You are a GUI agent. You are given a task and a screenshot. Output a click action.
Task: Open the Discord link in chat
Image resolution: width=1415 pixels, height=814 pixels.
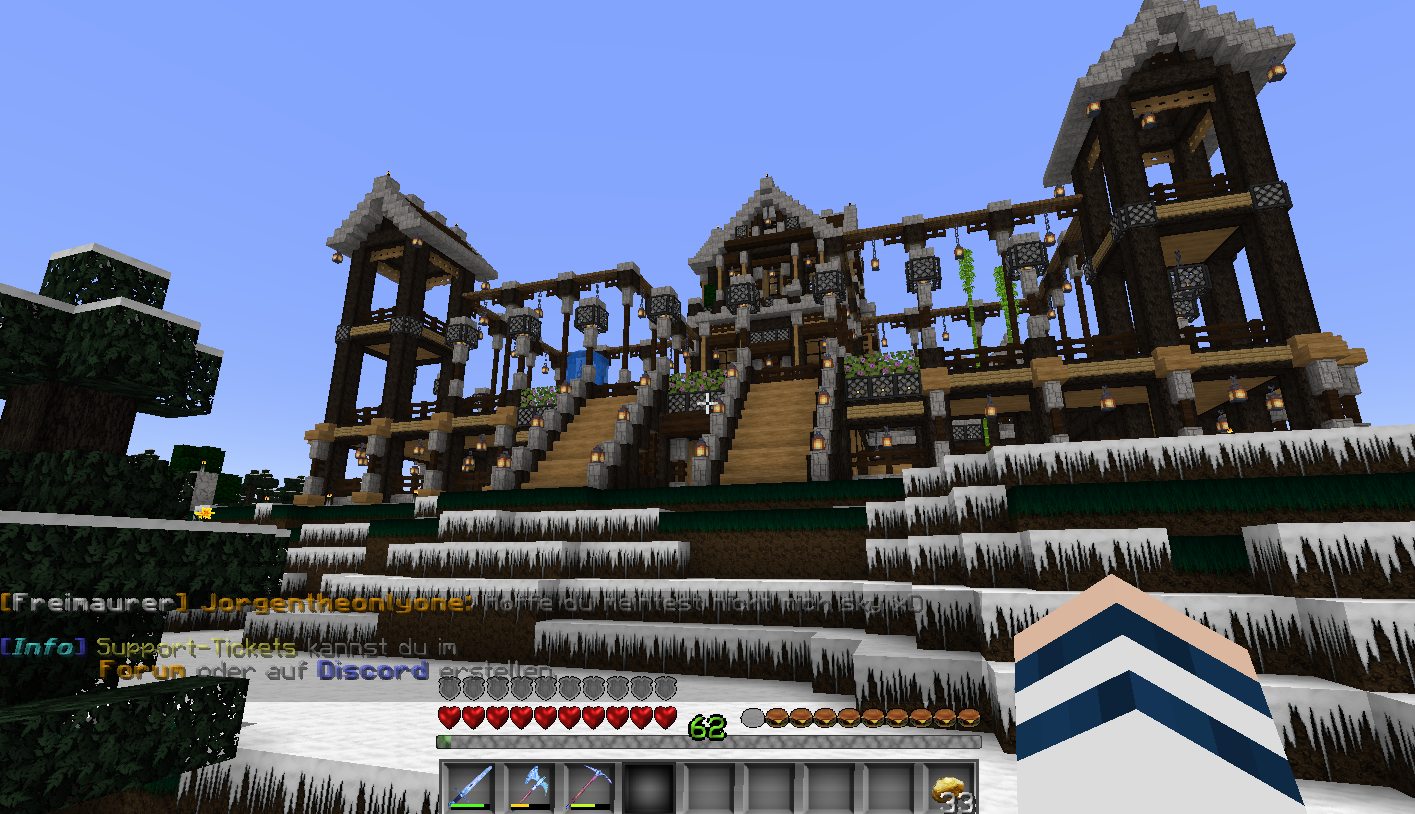(373, 671)
